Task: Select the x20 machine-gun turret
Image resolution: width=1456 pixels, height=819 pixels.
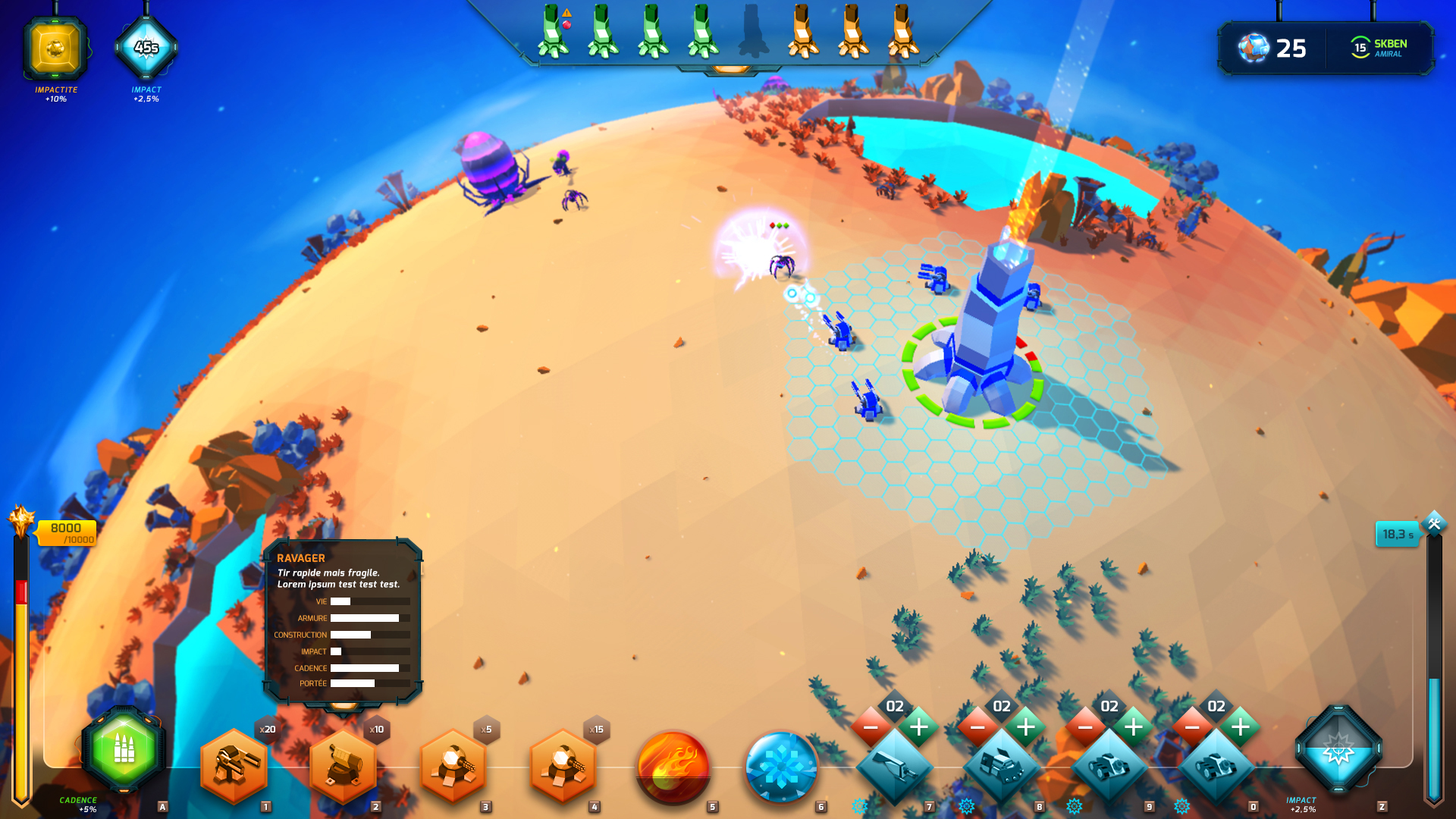Action: pyautogui.click(x=234, y=766)
